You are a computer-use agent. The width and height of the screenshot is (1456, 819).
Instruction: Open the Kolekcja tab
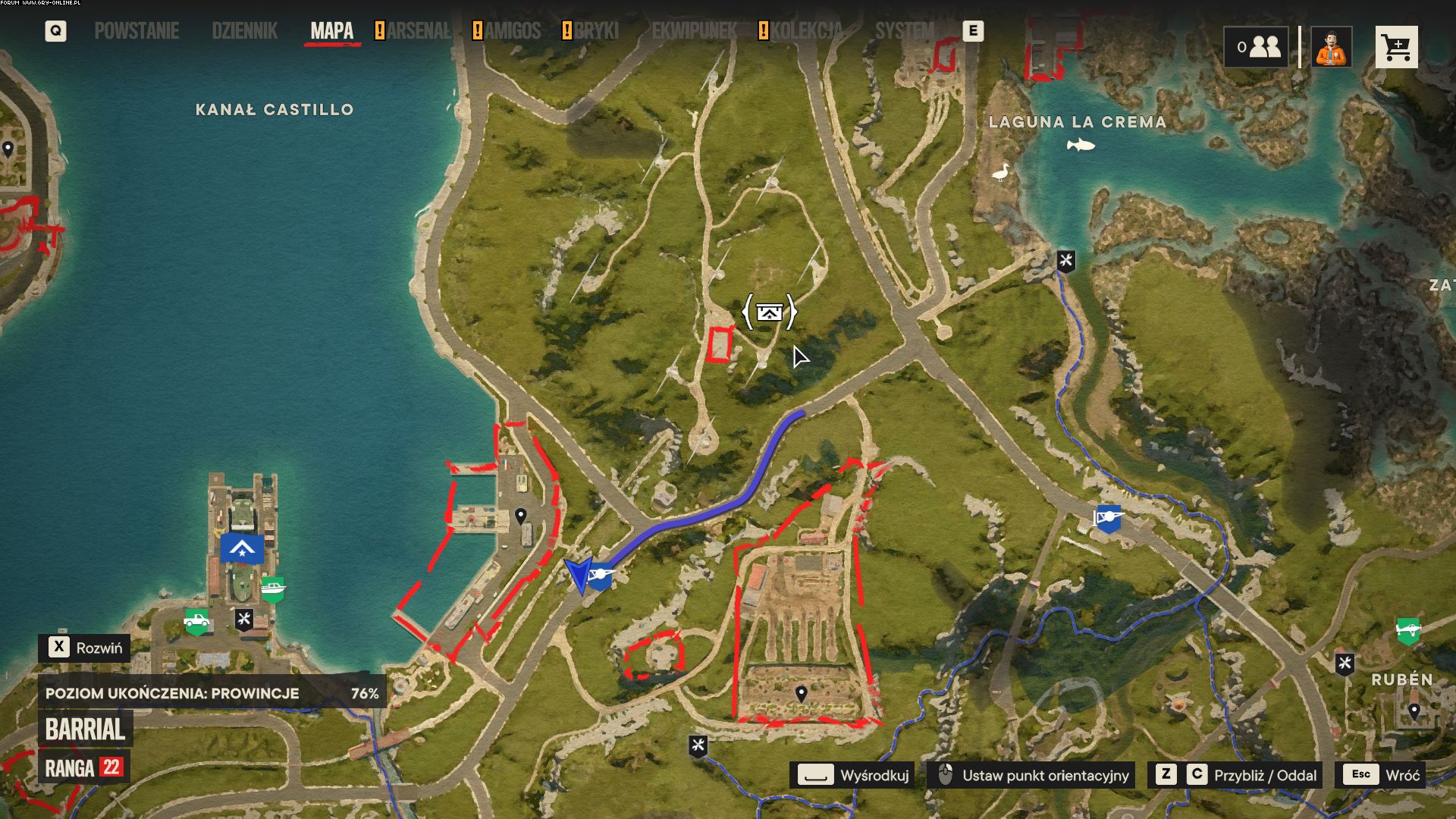806,31
